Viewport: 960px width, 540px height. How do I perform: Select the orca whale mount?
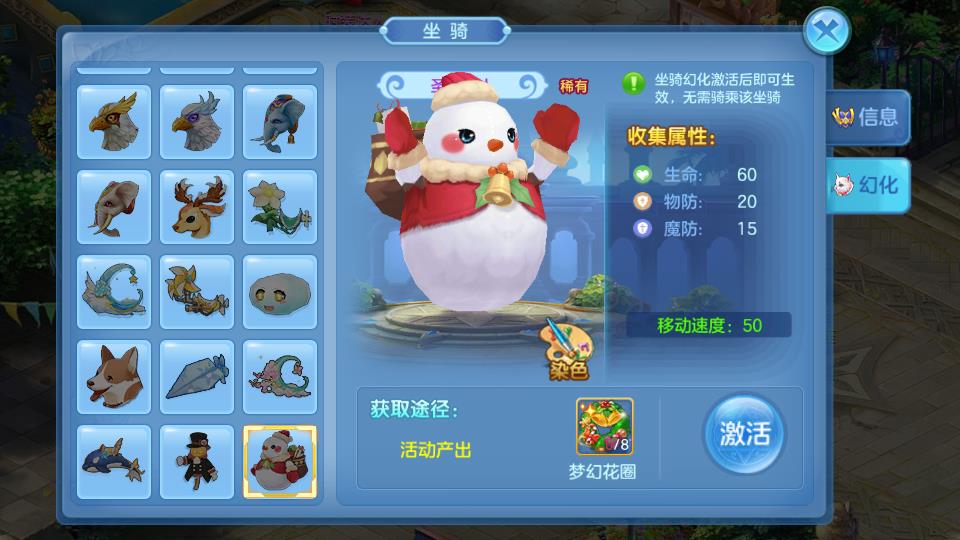tap(114, 462)
